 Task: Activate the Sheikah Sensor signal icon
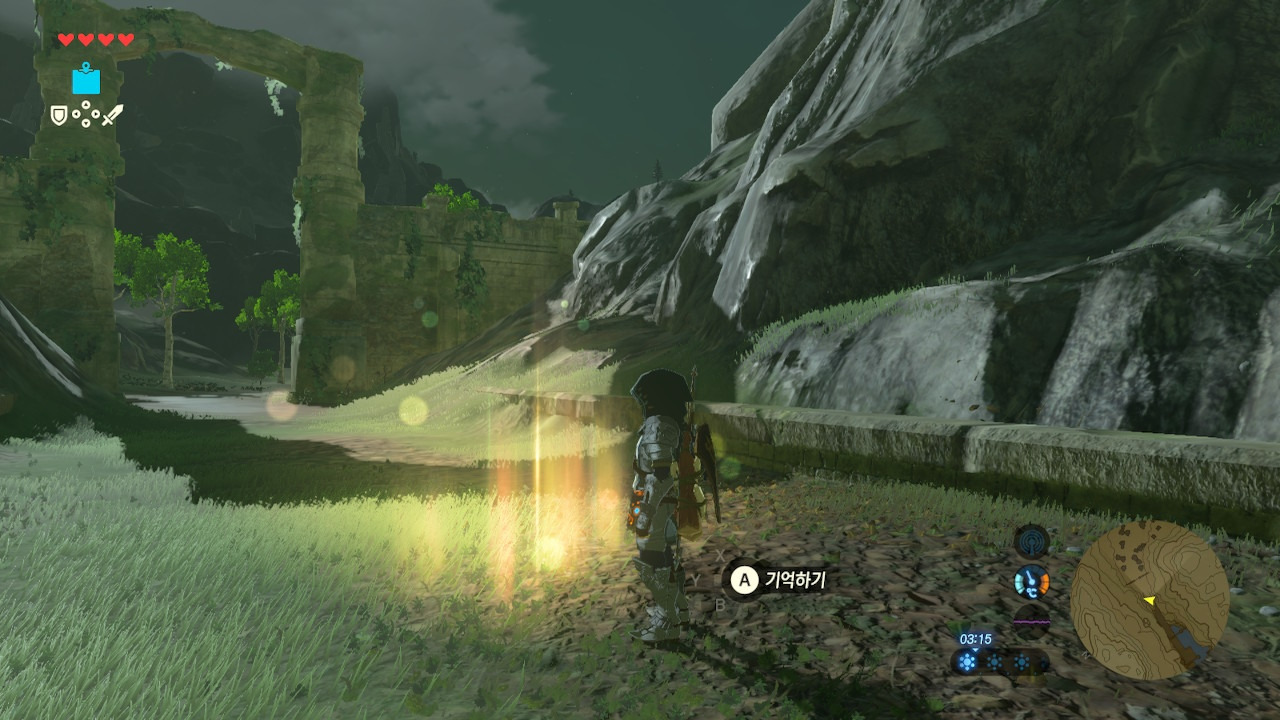[1031, 541]
